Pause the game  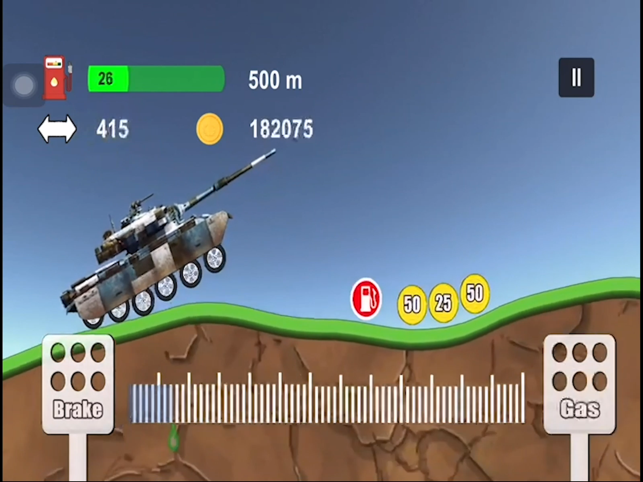coord(576,78)
